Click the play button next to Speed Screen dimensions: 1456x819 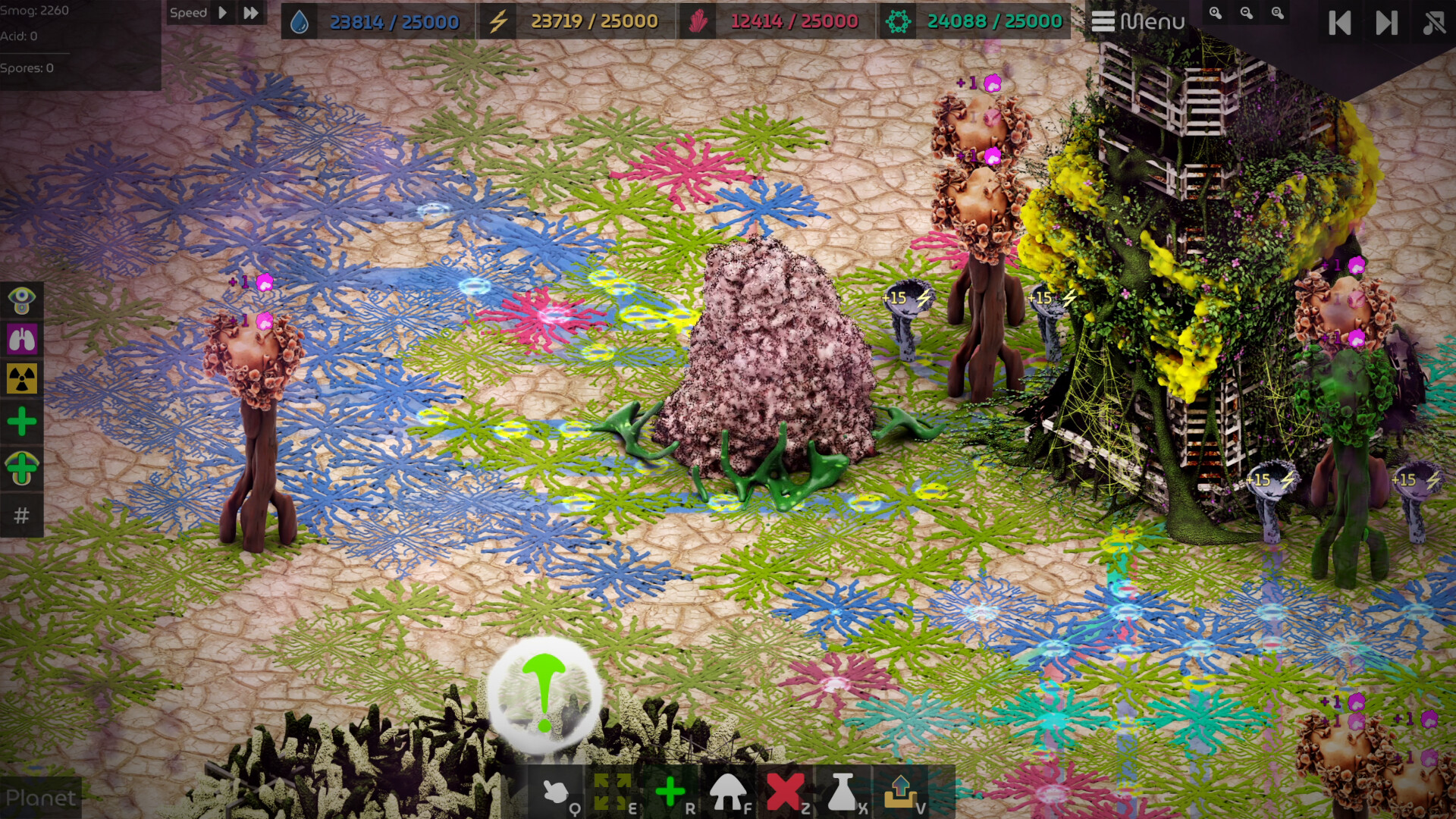pos(221,13)
